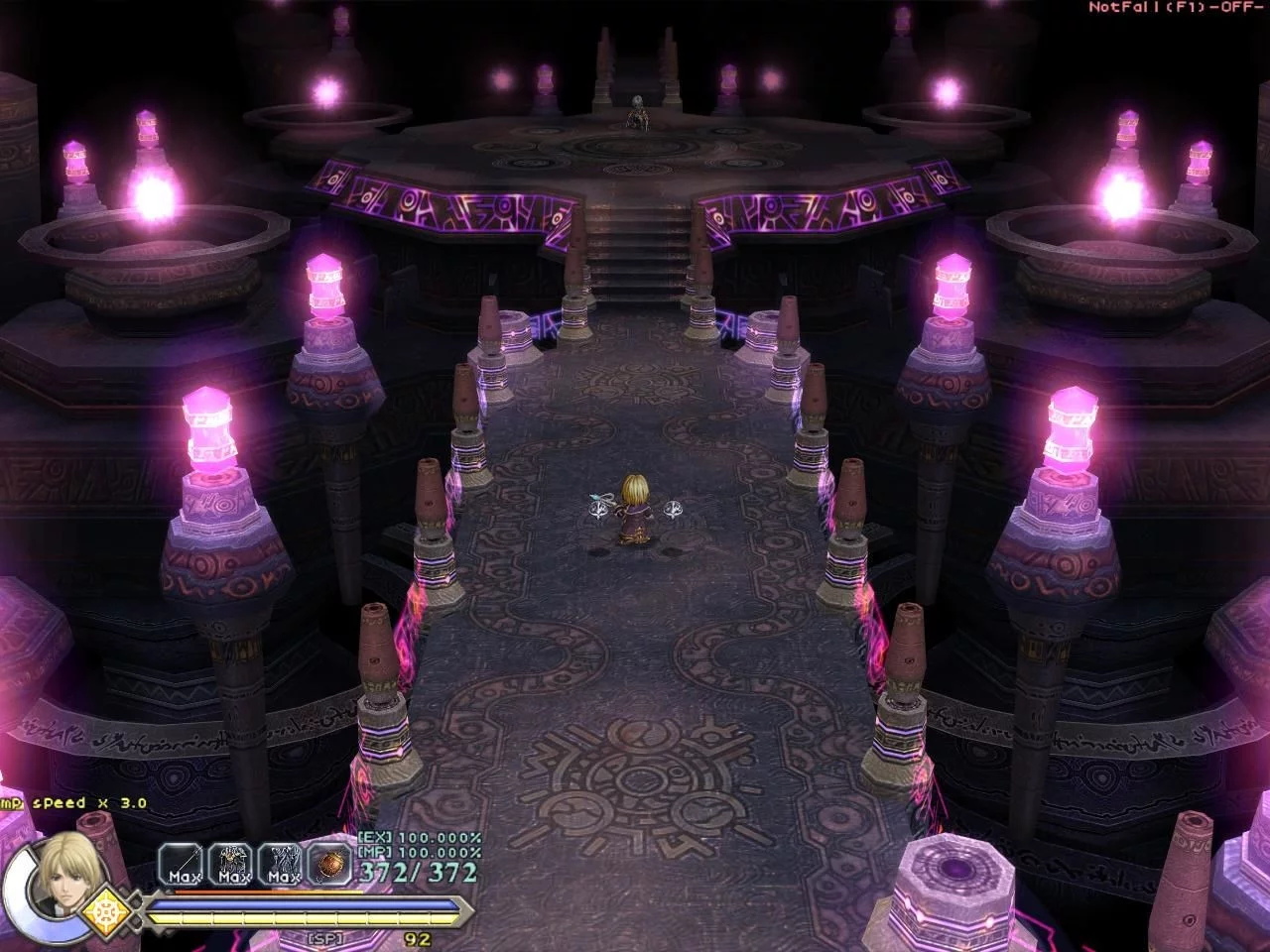
Task: Click the orange orb accessory slot
Action: tap(328, 862)
